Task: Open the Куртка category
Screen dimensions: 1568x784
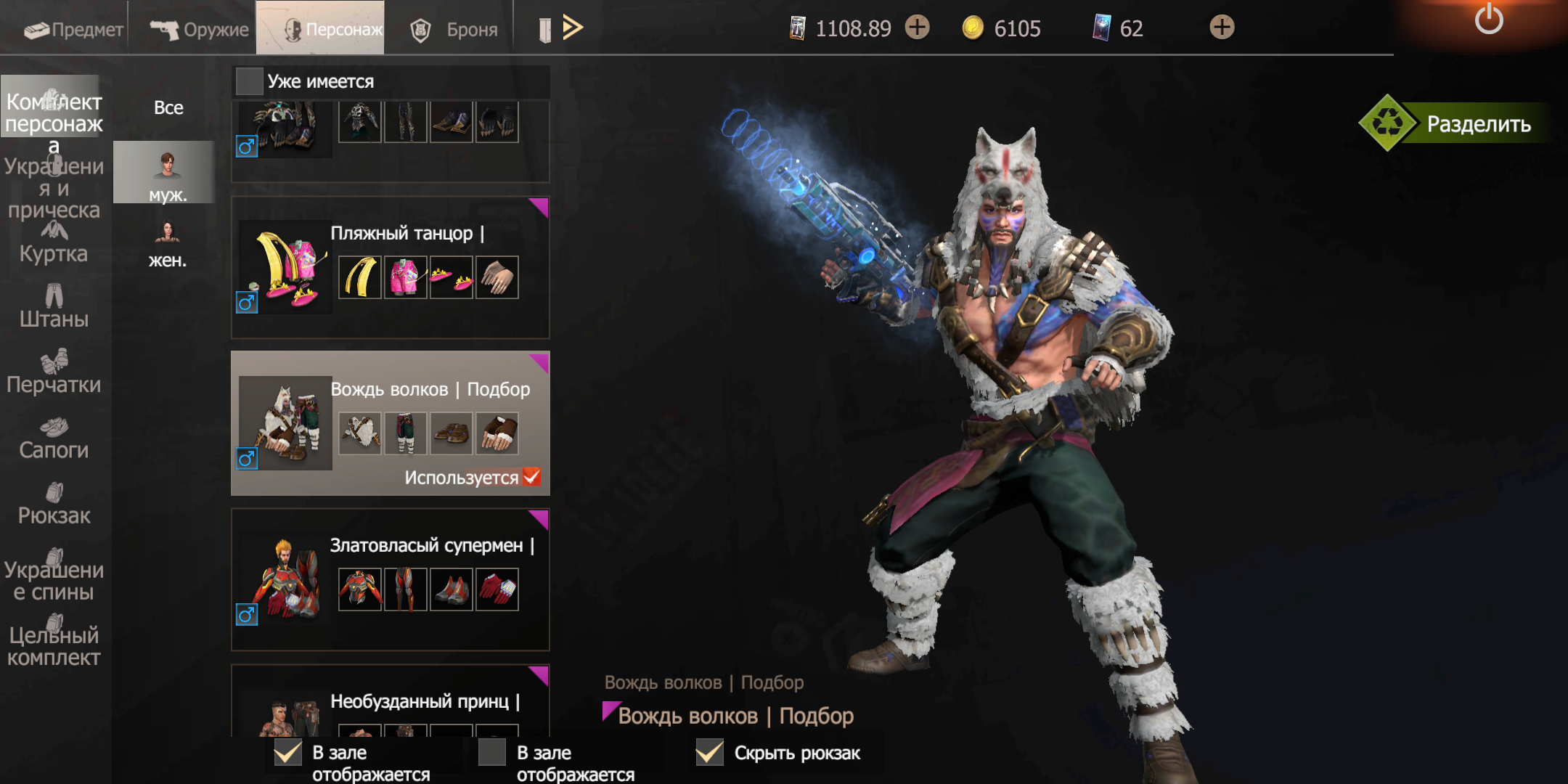Action: tap(54, 243)
